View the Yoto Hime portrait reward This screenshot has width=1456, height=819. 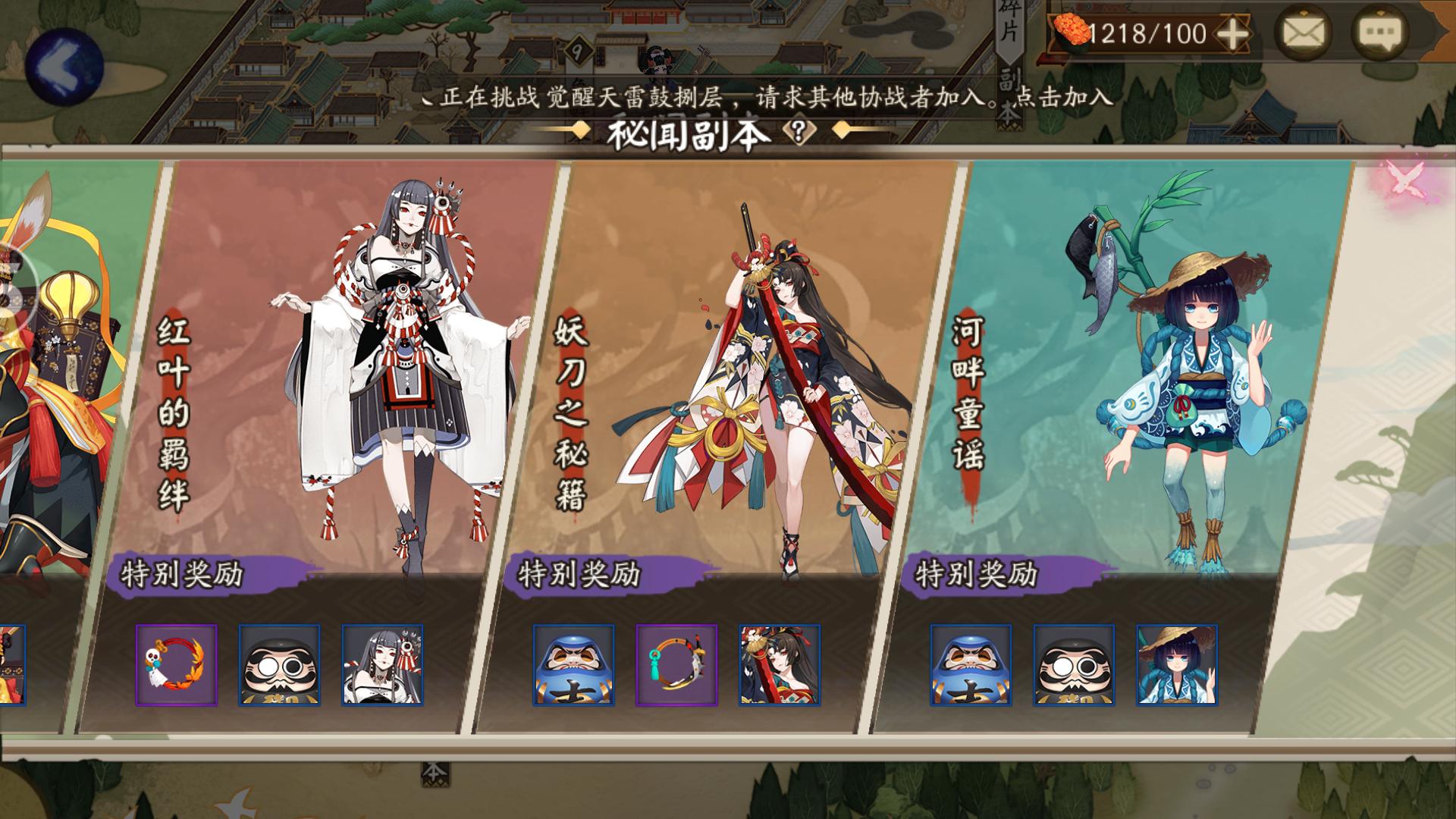click(780, 665)
